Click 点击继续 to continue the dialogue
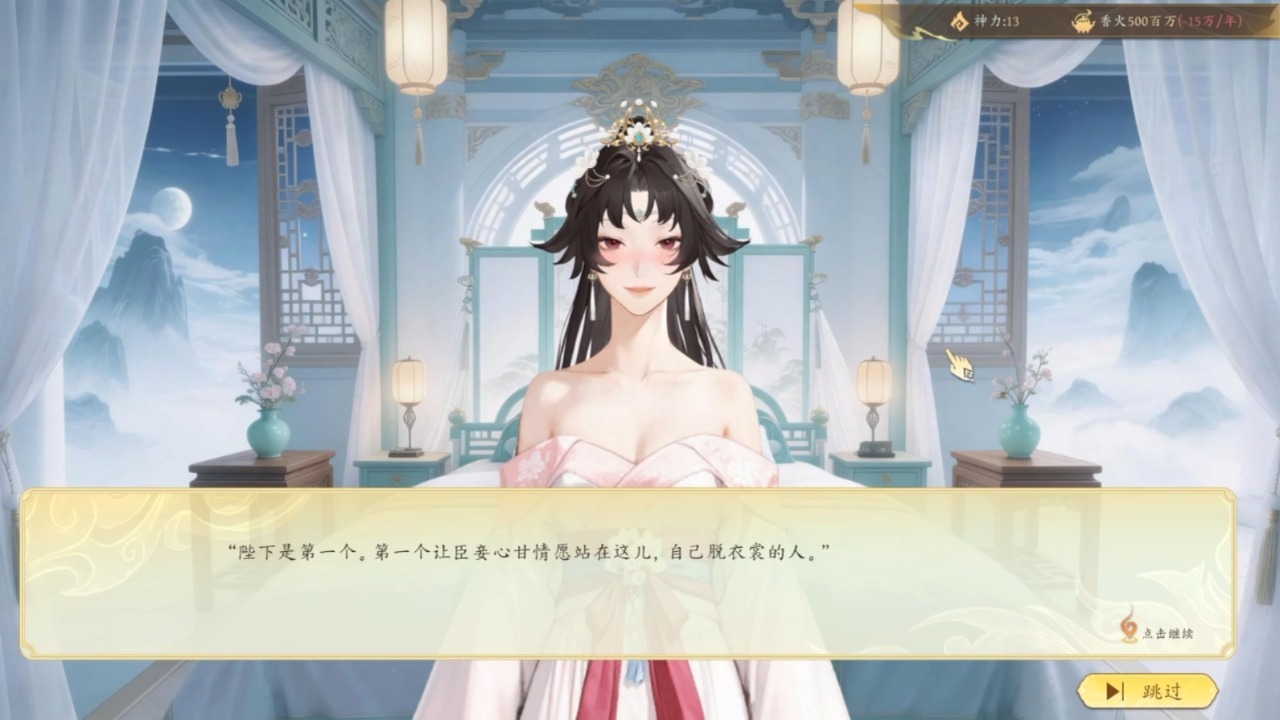The height and width of the screenshot is (720, 1280). tap(1159, 633)
